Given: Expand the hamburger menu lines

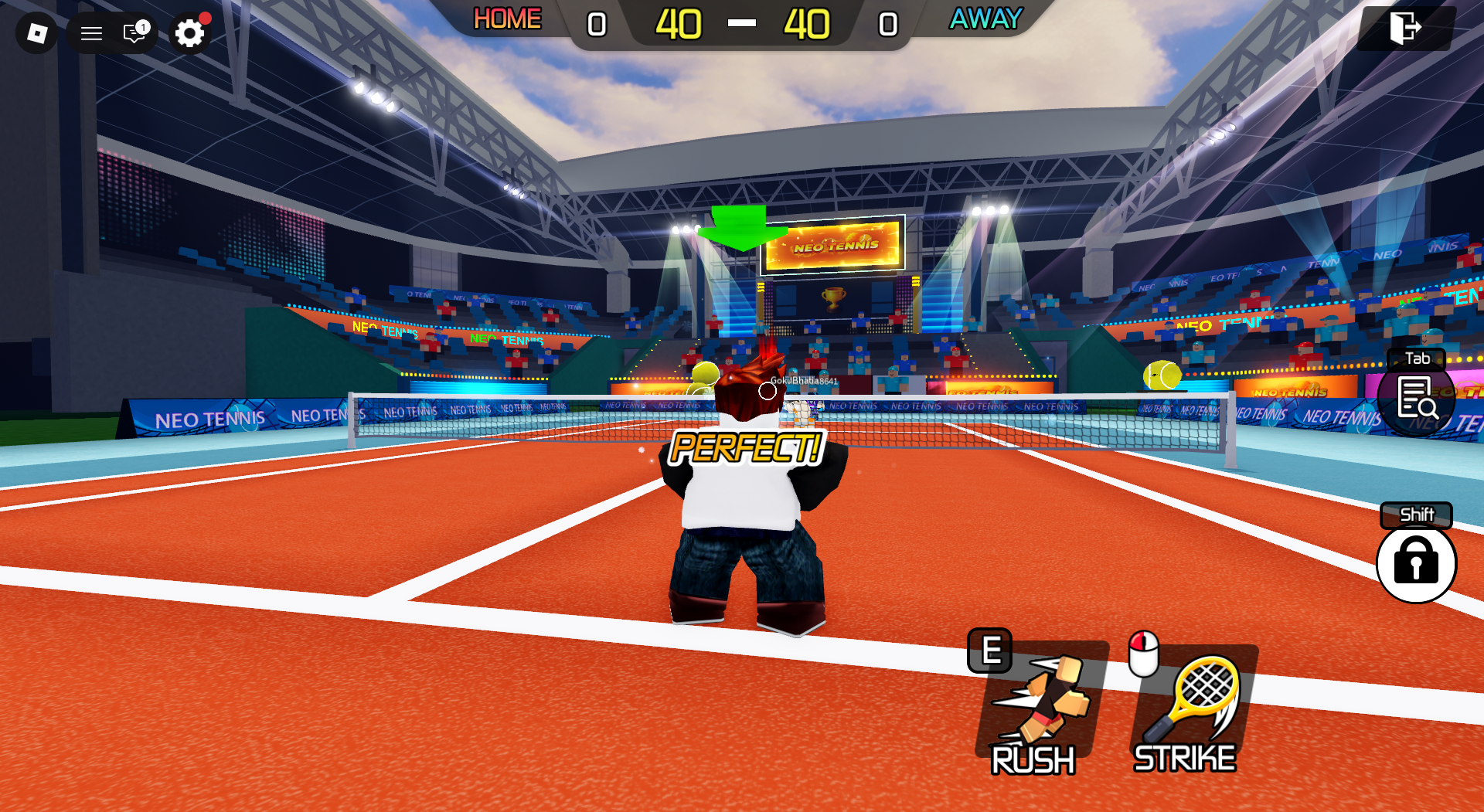Looking at the screenshot, I should tap(90, 33).
